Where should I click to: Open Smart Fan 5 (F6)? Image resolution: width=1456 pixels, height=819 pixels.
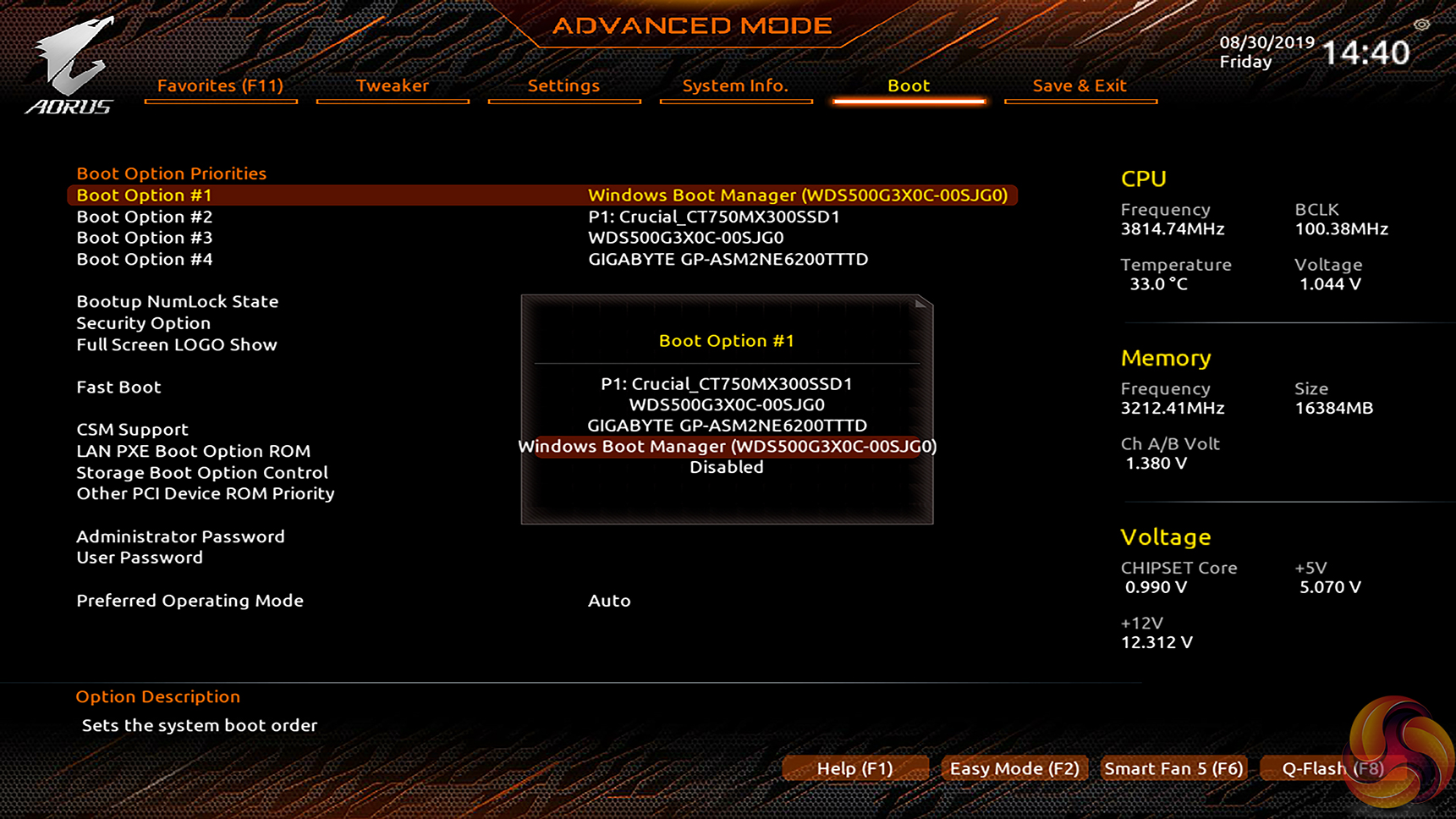click(x=1173, y=768)
